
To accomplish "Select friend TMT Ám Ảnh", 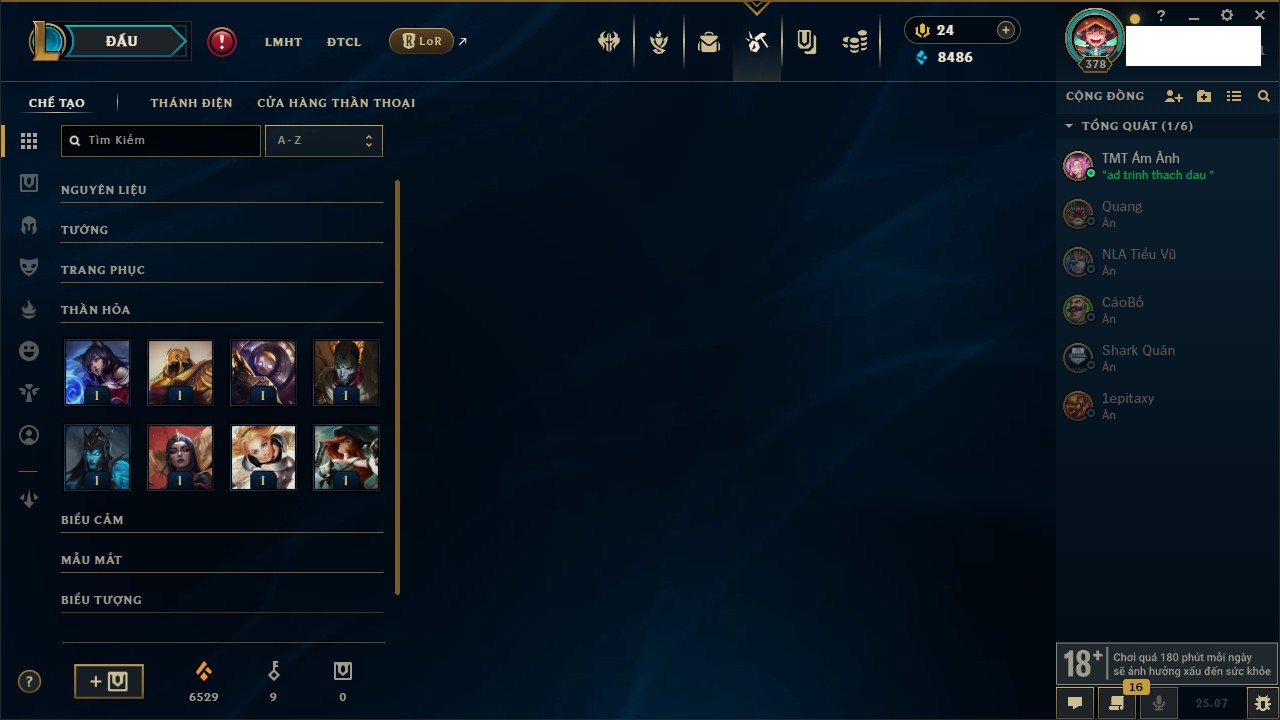I will click(1140, 165).
